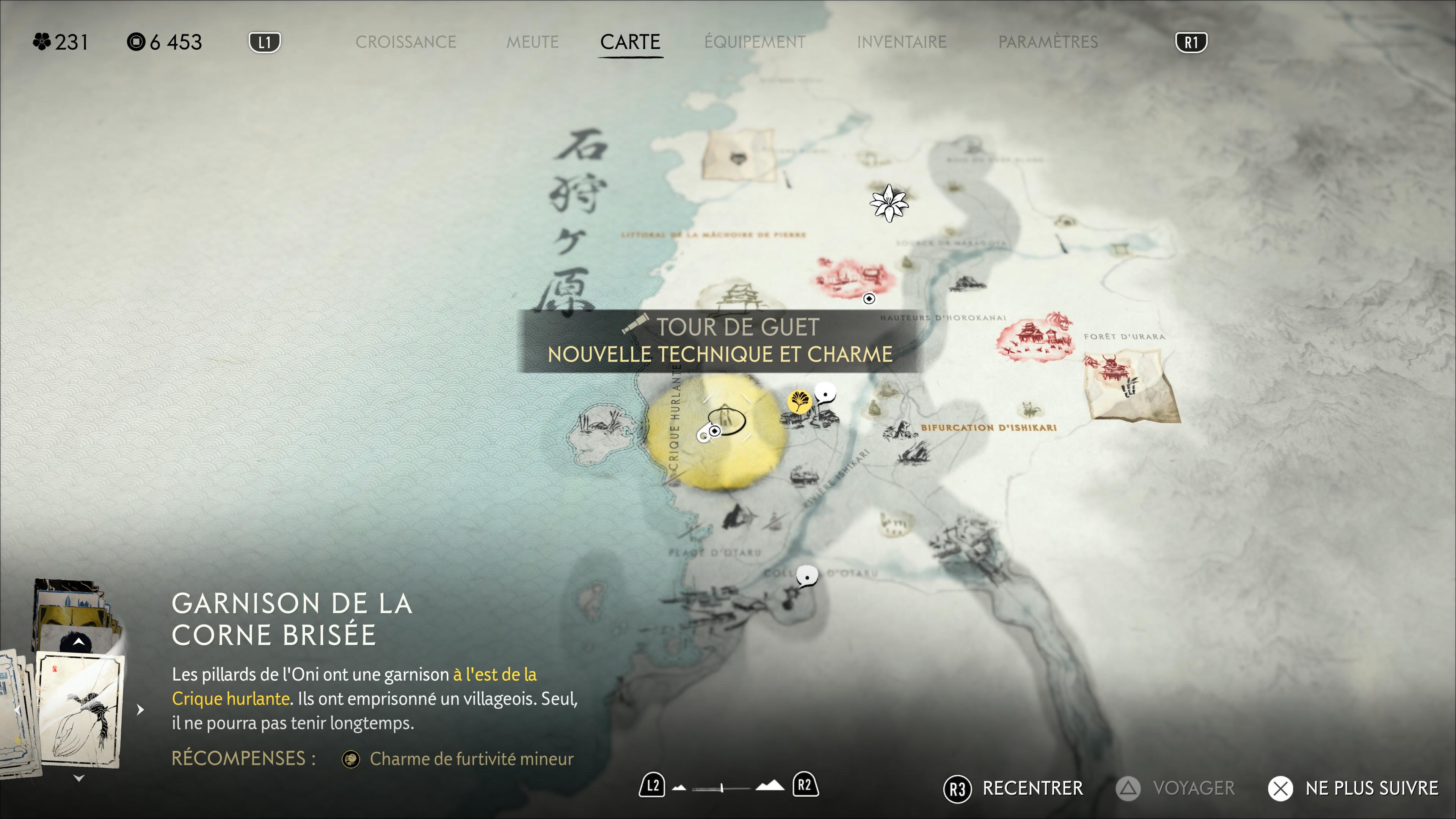Select the white flower map marker
Screen dimensions: 1456x819
[888, 203]
